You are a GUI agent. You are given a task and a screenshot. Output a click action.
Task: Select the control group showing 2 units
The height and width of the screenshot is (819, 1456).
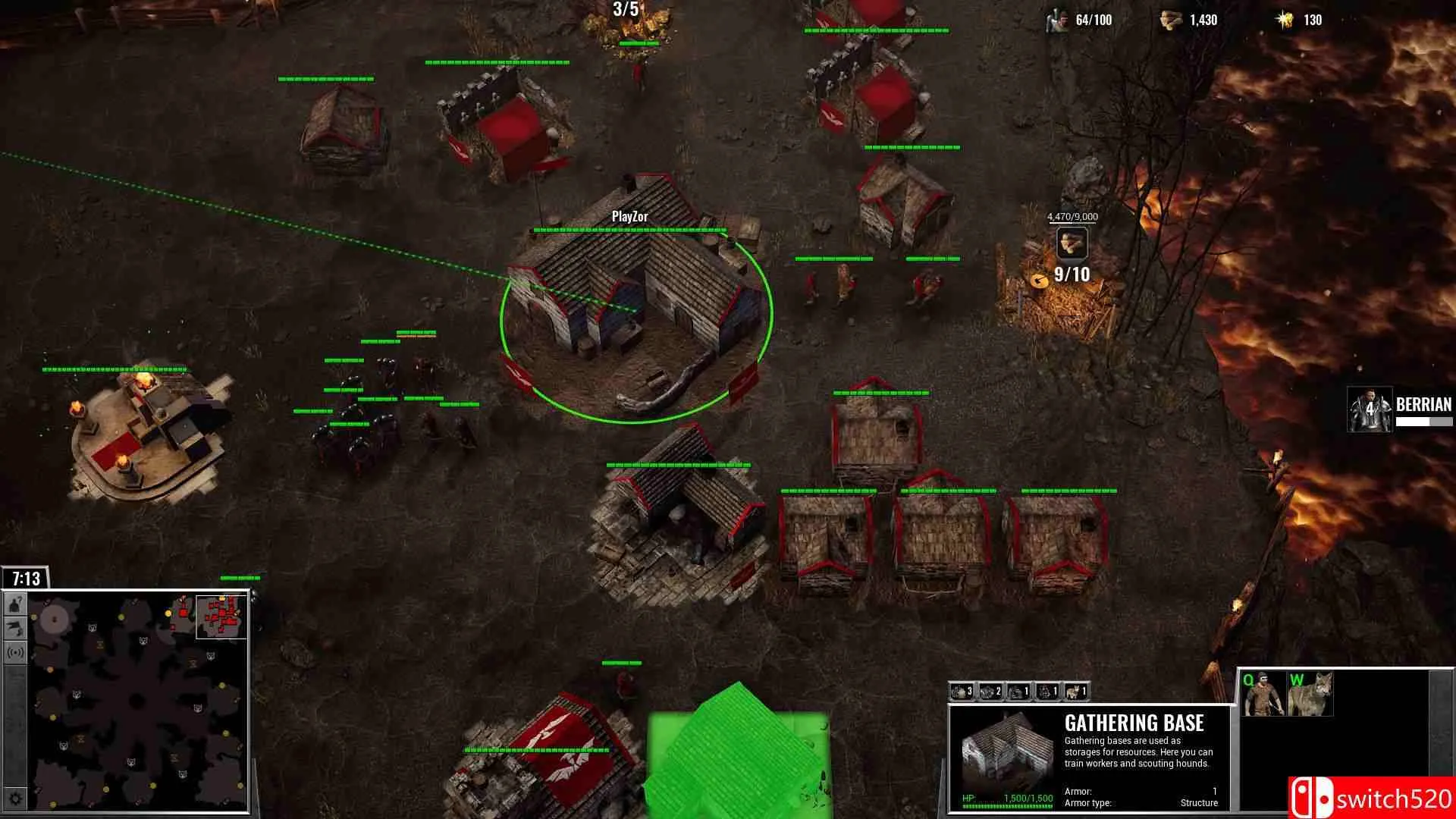(991, 692)
